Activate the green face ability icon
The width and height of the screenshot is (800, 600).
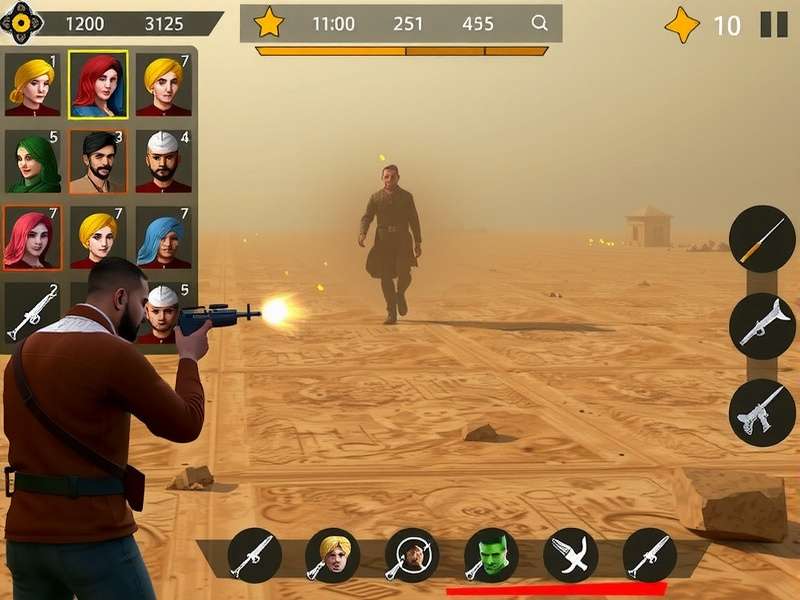click(491, 555)
